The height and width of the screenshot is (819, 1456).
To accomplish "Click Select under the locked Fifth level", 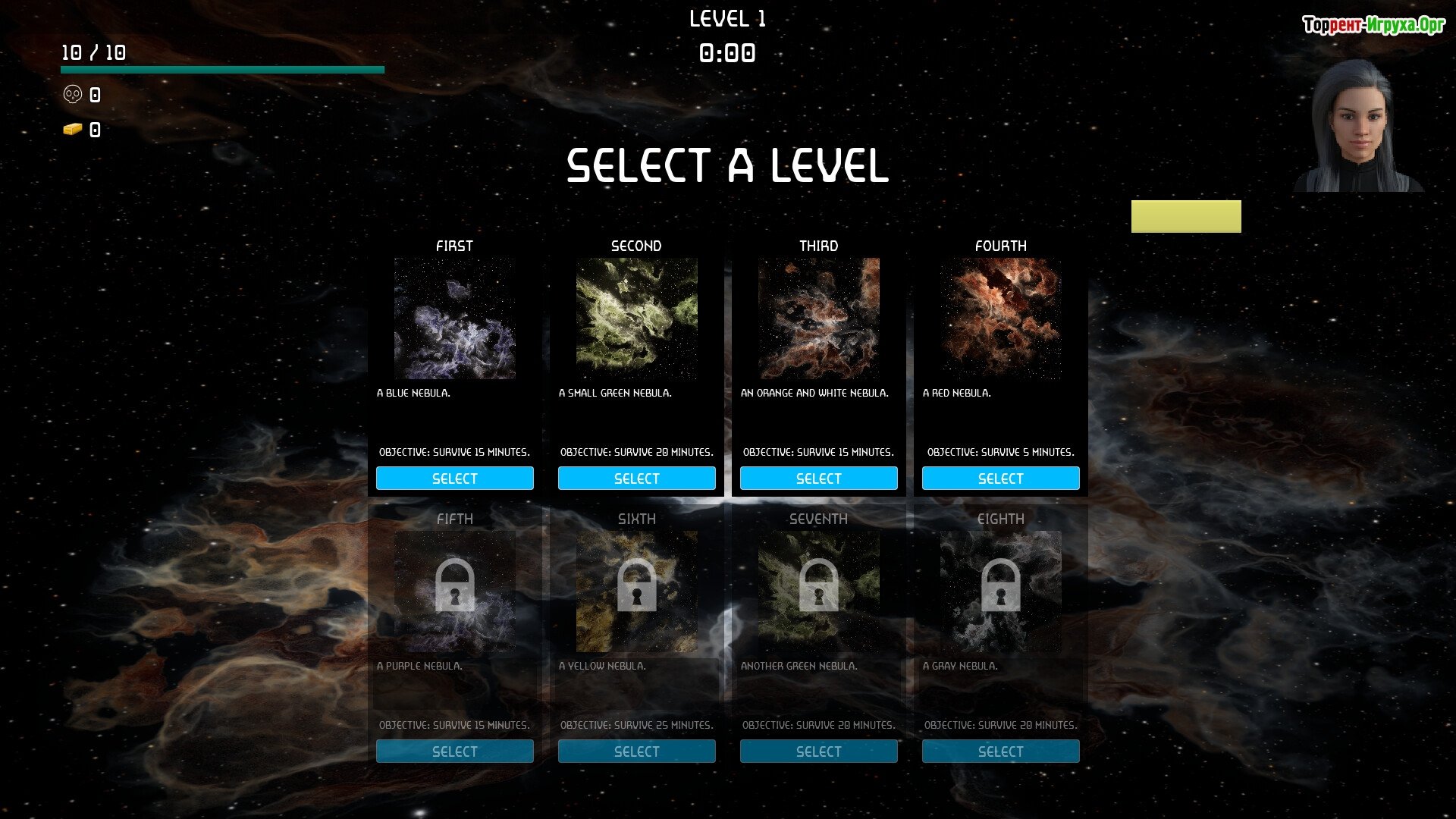I will coord(454,752).
